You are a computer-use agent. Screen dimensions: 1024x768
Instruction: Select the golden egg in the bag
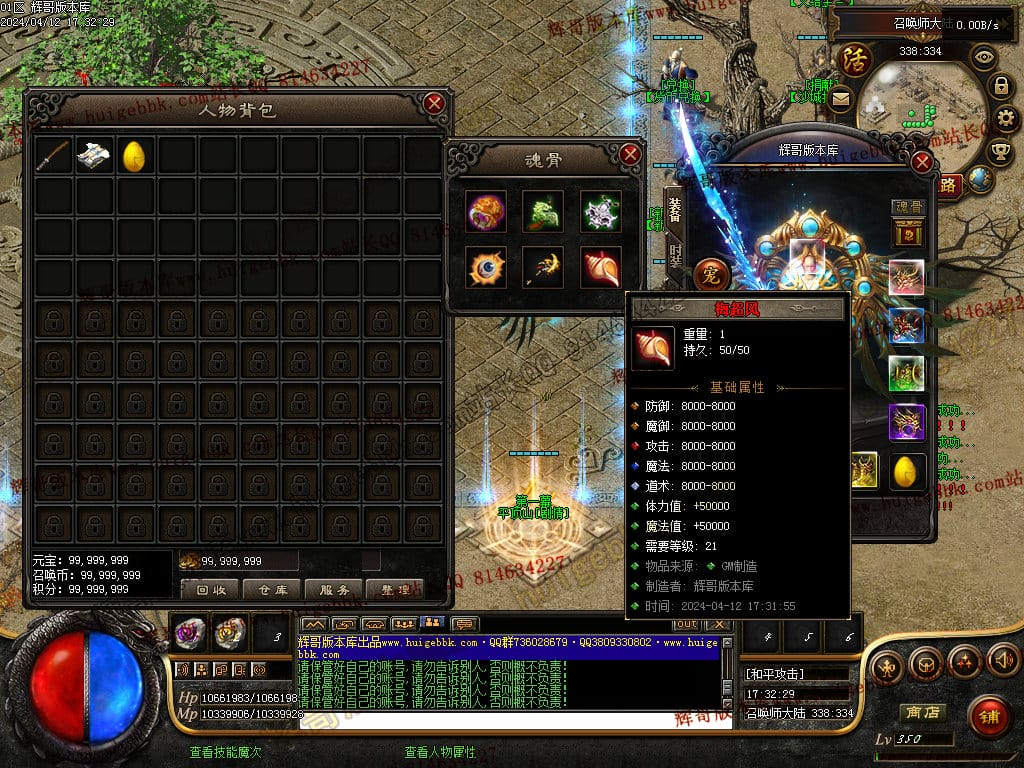point(135,155)
